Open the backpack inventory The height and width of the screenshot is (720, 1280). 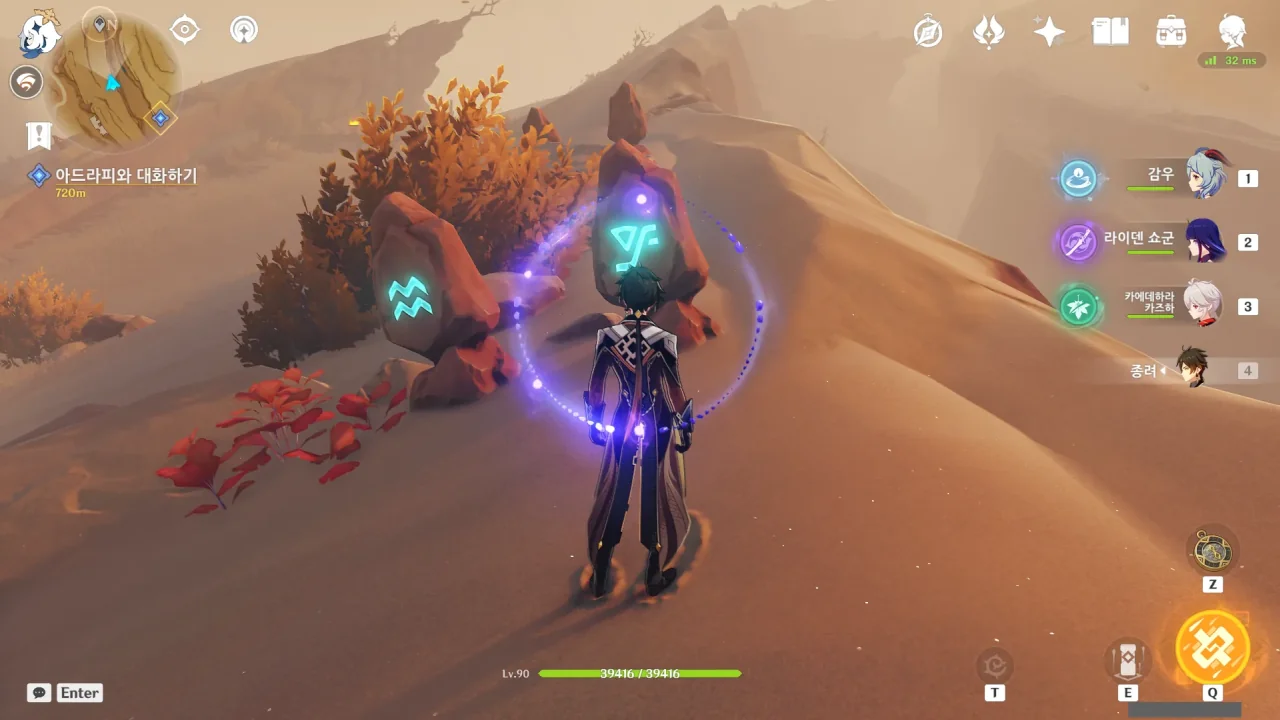(x=1171, y=32)
